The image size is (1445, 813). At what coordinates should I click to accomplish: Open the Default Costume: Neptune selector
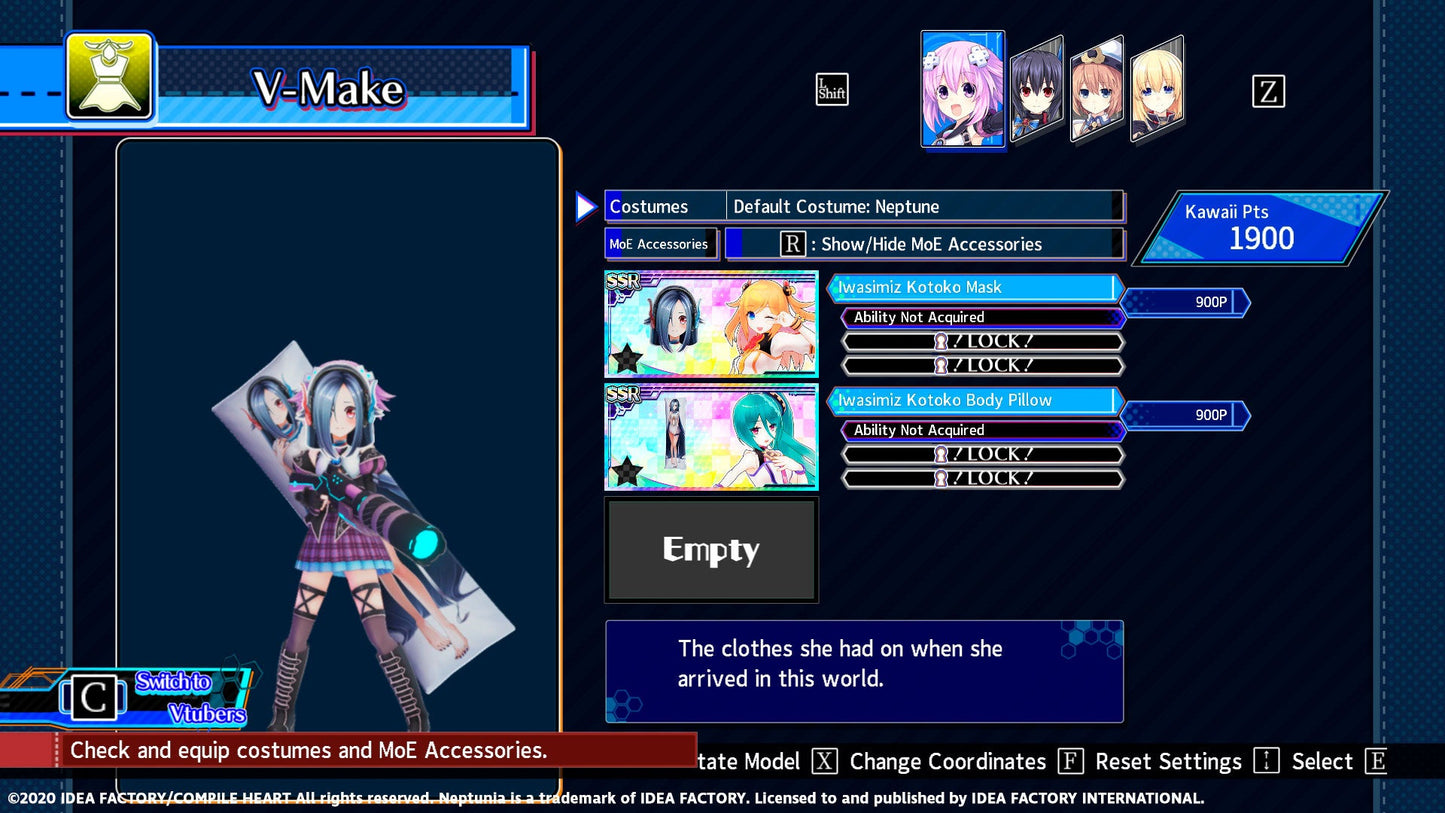point(924,206)
